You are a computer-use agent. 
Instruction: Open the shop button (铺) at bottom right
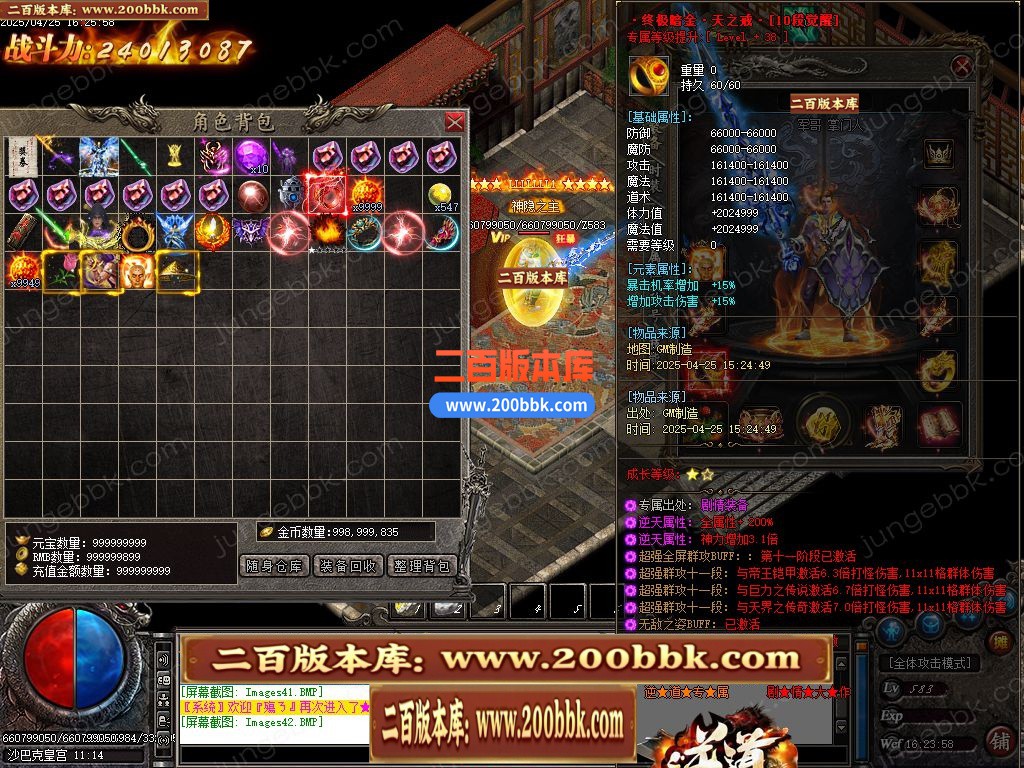(x=999, y=740)
